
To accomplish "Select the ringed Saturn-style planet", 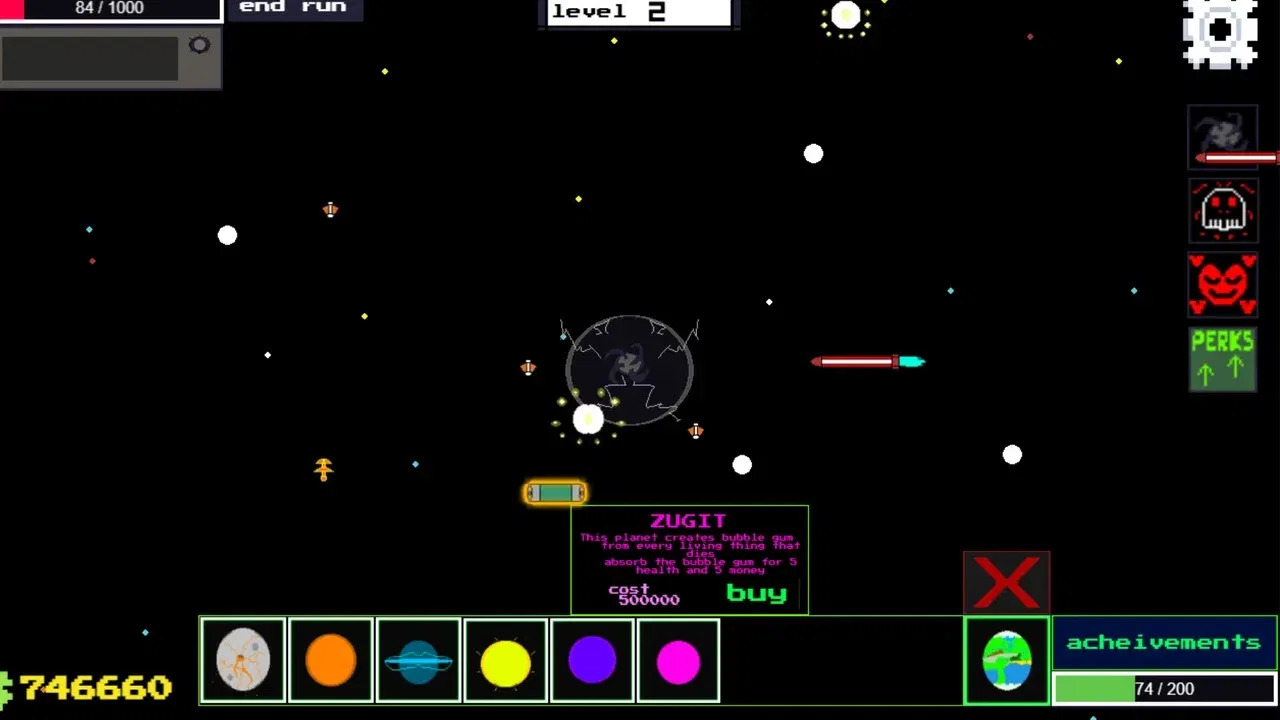I will point(418,660).
